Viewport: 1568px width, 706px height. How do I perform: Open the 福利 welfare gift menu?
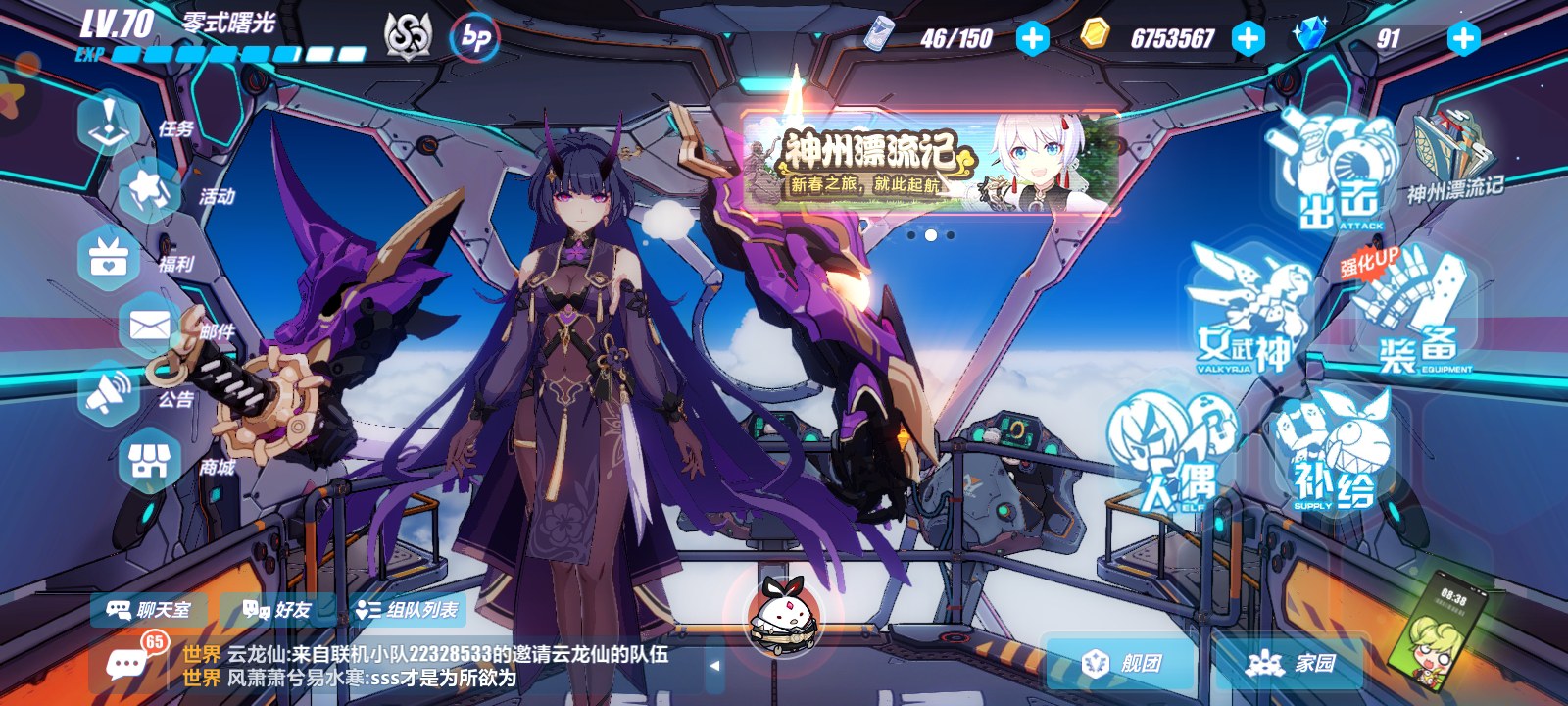point(110,258)
